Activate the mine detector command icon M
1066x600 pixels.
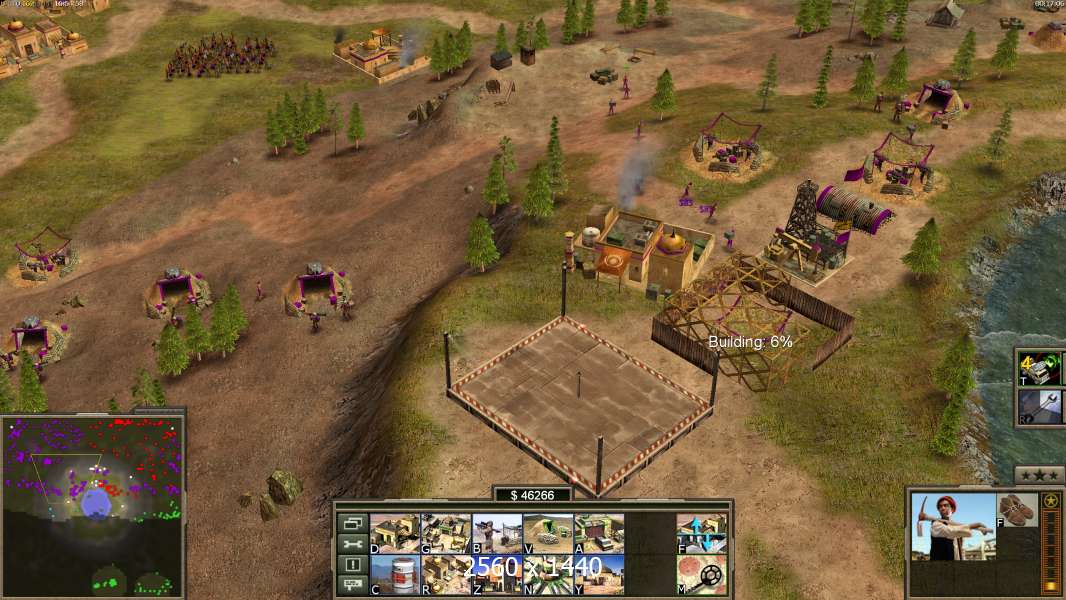coord(702,574)
